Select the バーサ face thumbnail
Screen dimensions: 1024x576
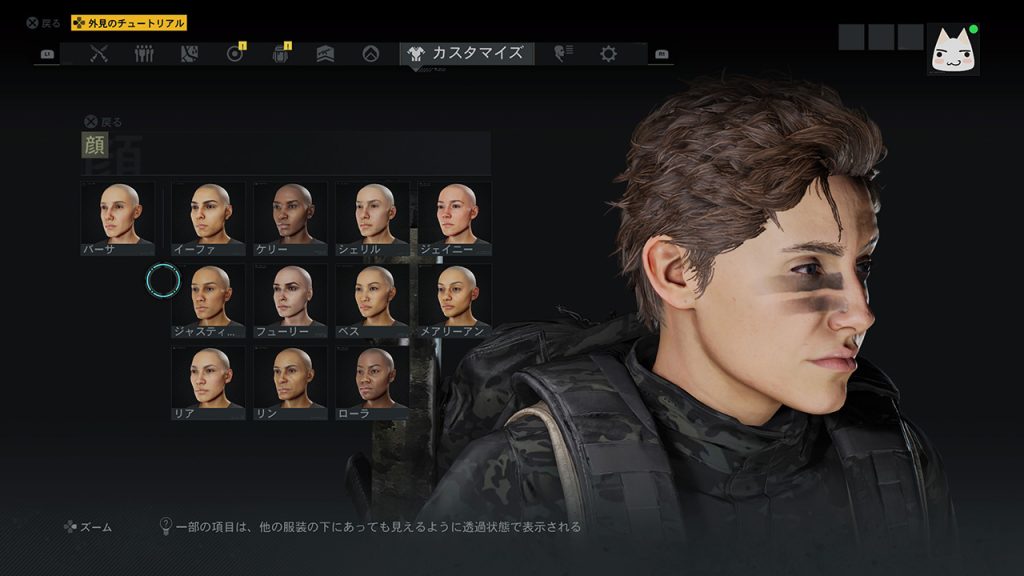click(x=118, y=217)
